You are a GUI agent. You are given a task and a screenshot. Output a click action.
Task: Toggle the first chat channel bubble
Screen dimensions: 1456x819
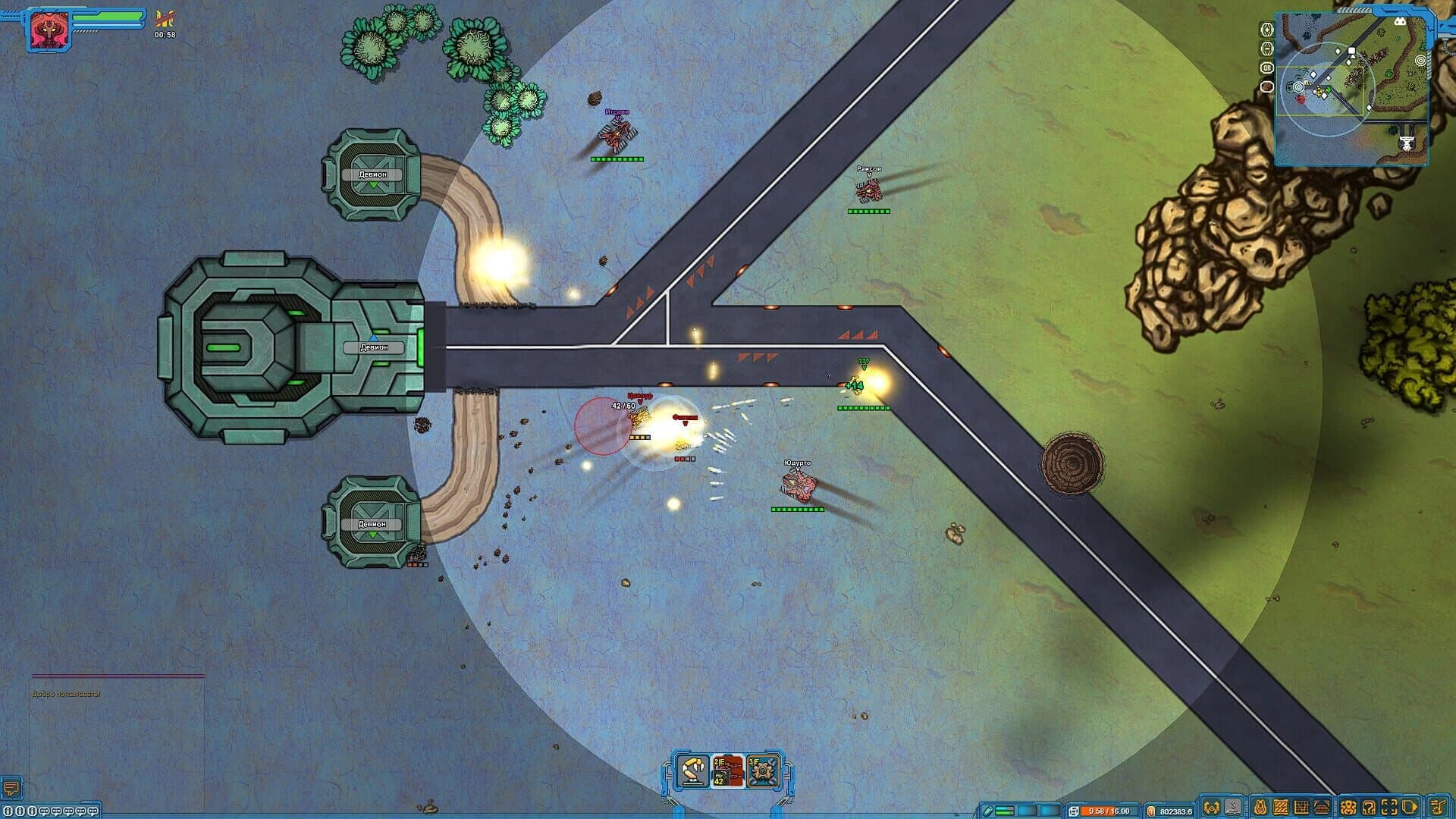click(x=45, y=811)
